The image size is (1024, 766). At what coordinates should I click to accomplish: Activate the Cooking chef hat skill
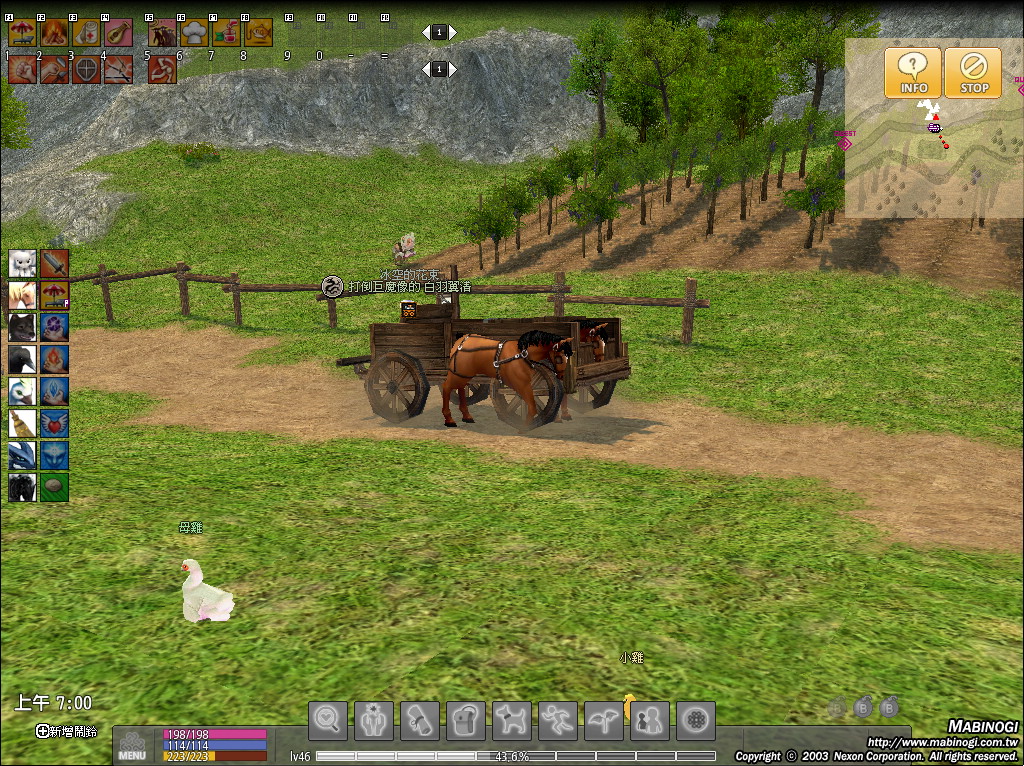point(194,33)
